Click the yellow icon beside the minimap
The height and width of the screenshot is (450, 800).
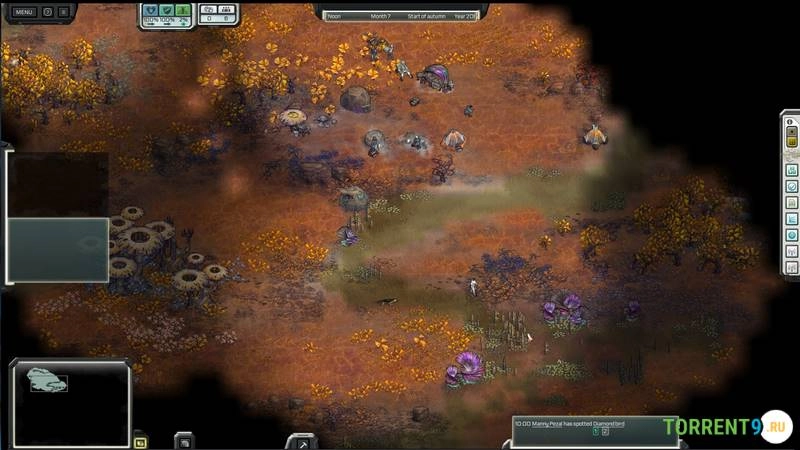[x=140, y=441]
